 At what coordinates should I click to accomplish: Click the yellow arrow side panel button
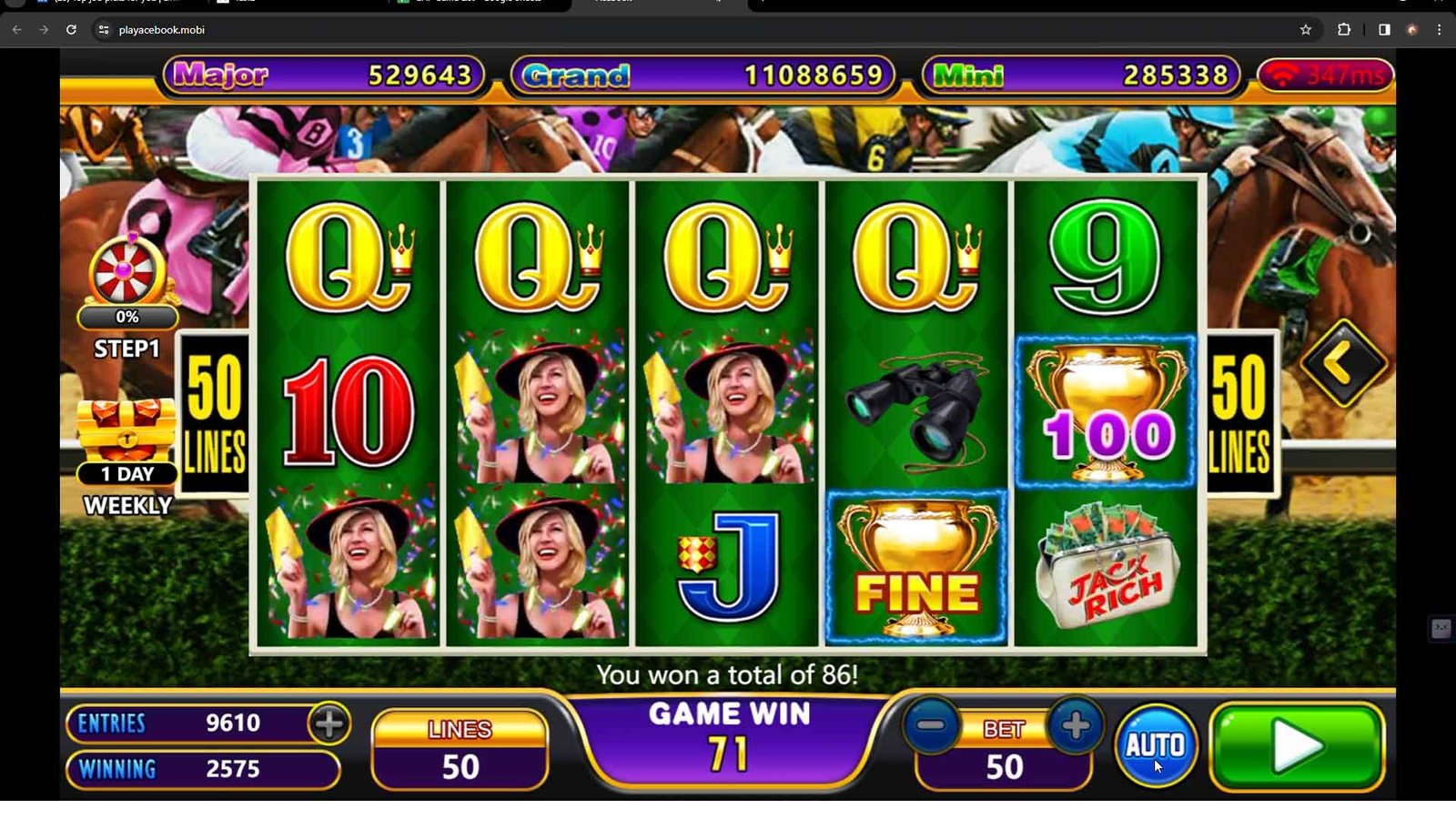click(x=1343, y=364)
